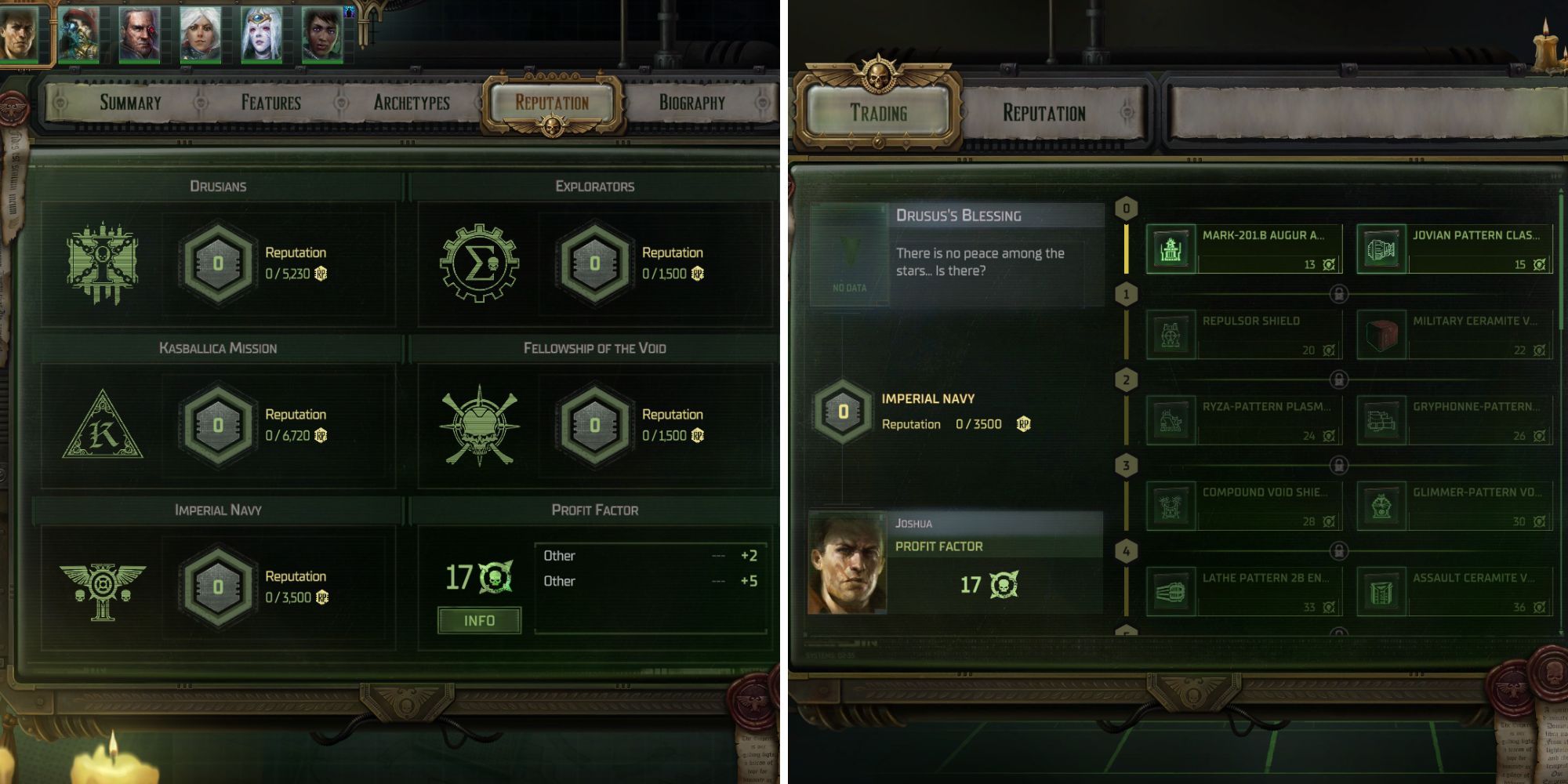The image size is (1568, 784).
Task: Click the INFO button under Profit Factor
Action: [x=481, y=619]
